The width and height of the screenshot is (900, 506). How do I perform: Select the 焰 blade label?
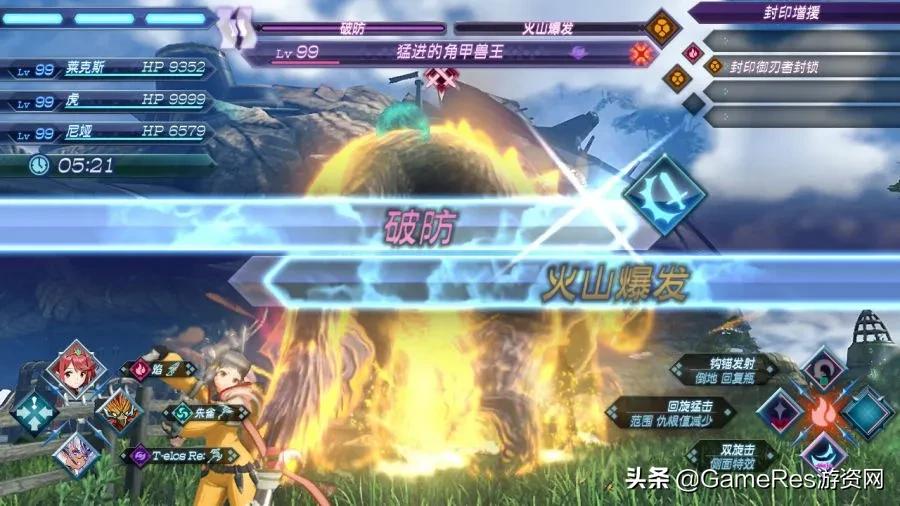pos(153,369)
